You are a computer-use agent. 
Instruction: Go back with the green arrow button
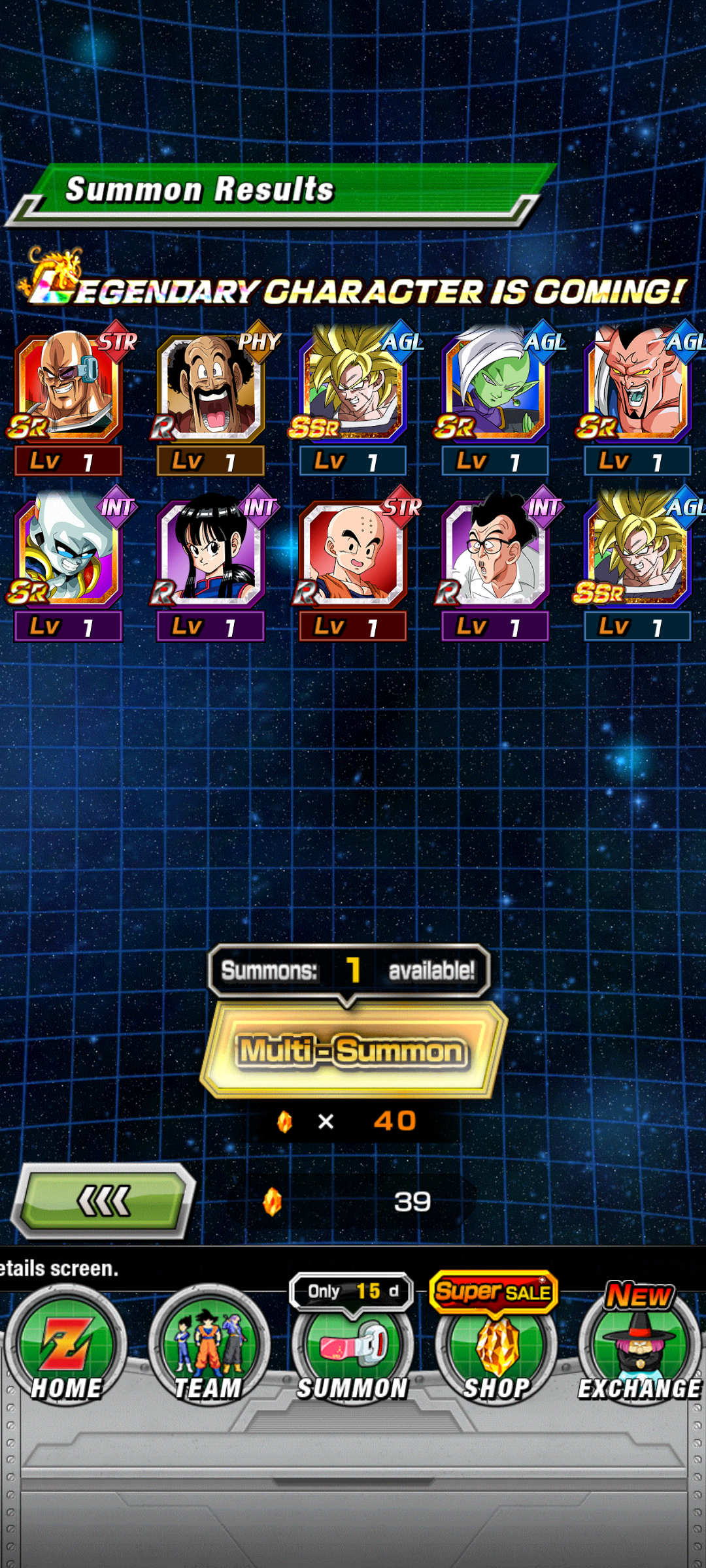105,1201
